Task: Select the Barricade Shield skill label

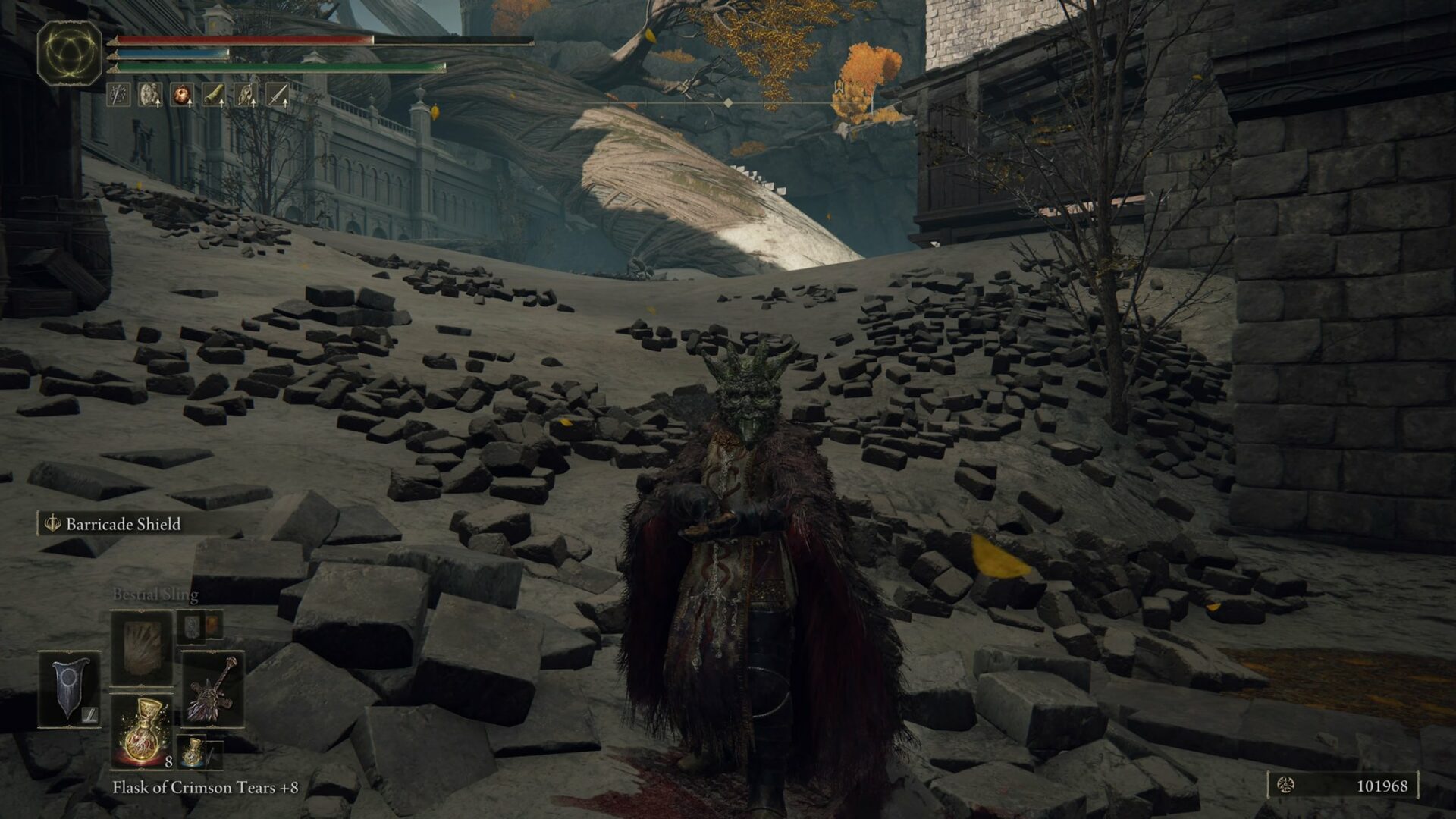Action: click(x=124, y=522)
